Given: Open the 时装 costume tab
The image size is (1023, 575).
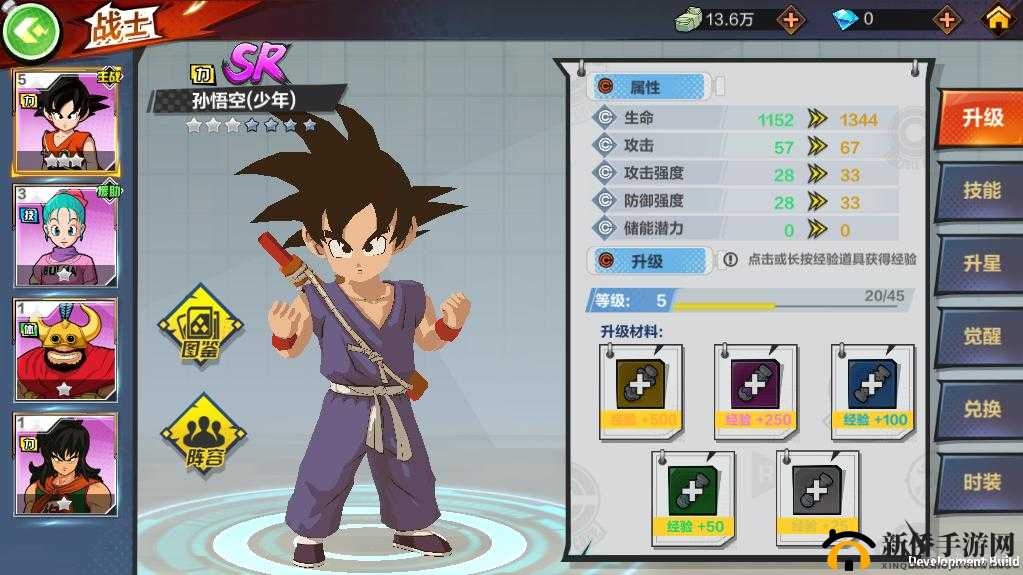Looking at the screenshot, I should pos(981,481).
